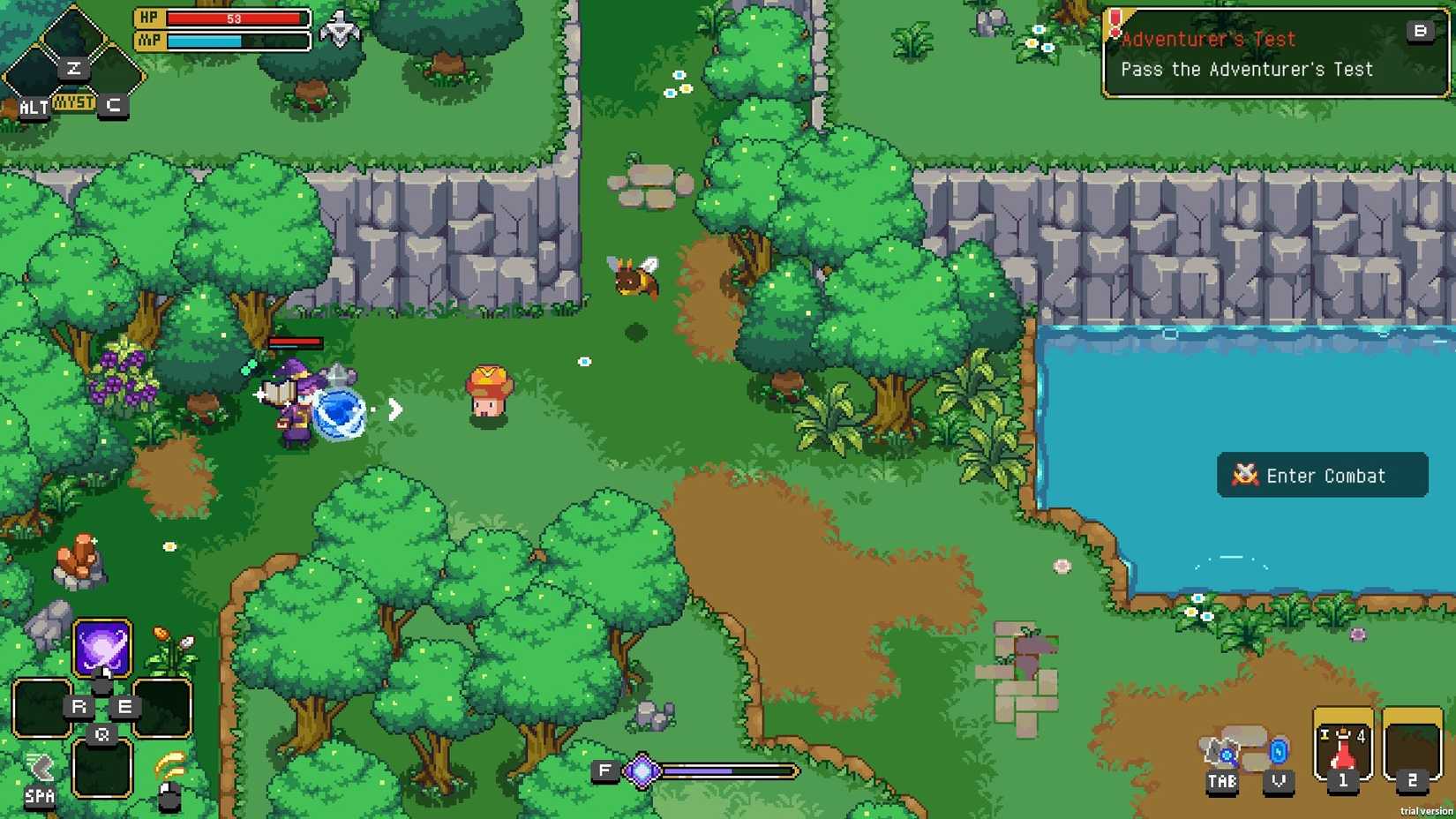Image resolution: width=1456 pixels, height=819 pixels.
Task: Click the trial version label
Action: click(1424, 811)
